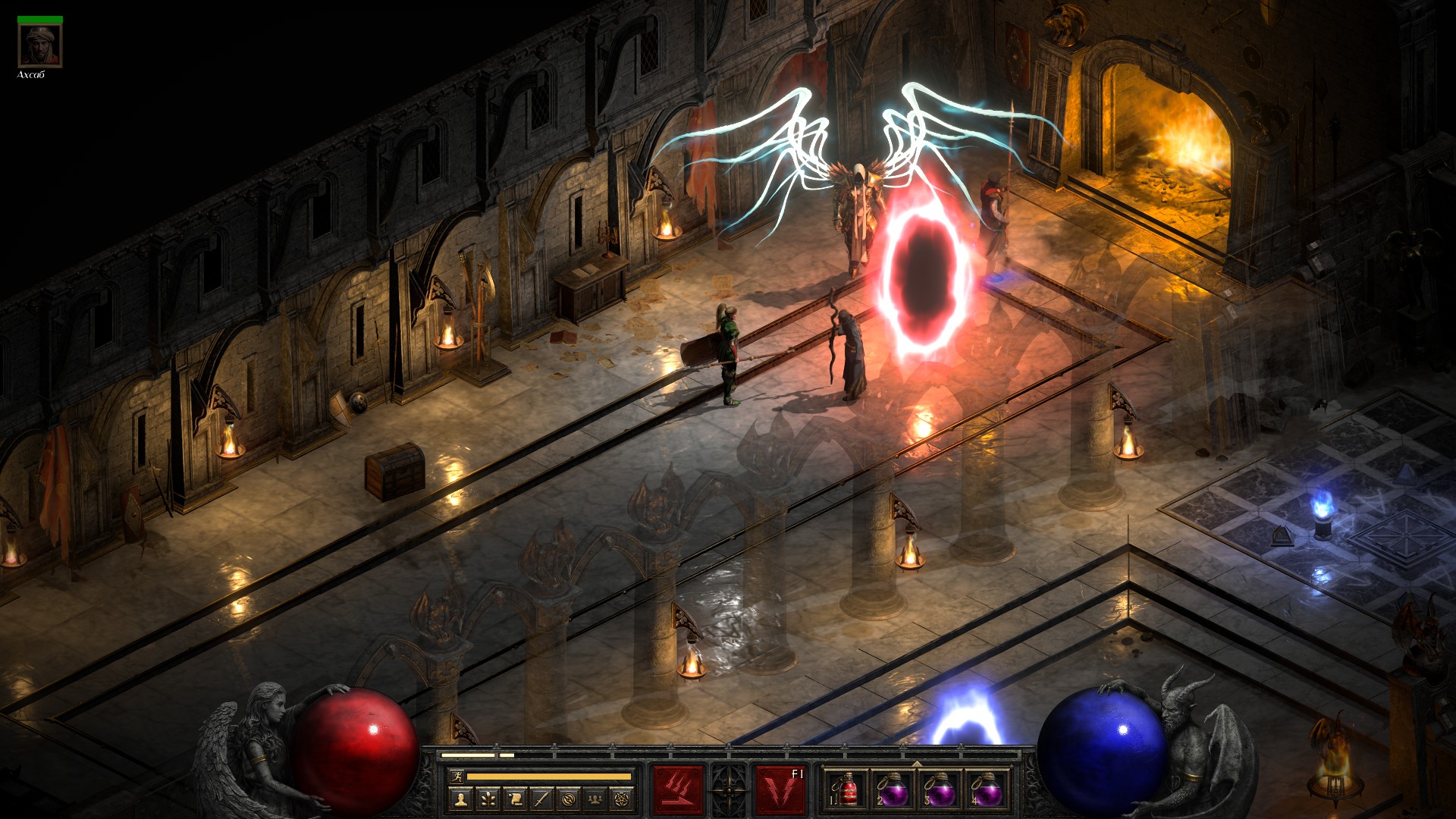Open the party screen button
Image resolution: width=1456 pixels, height=819 pixels.
click(596, 799)
